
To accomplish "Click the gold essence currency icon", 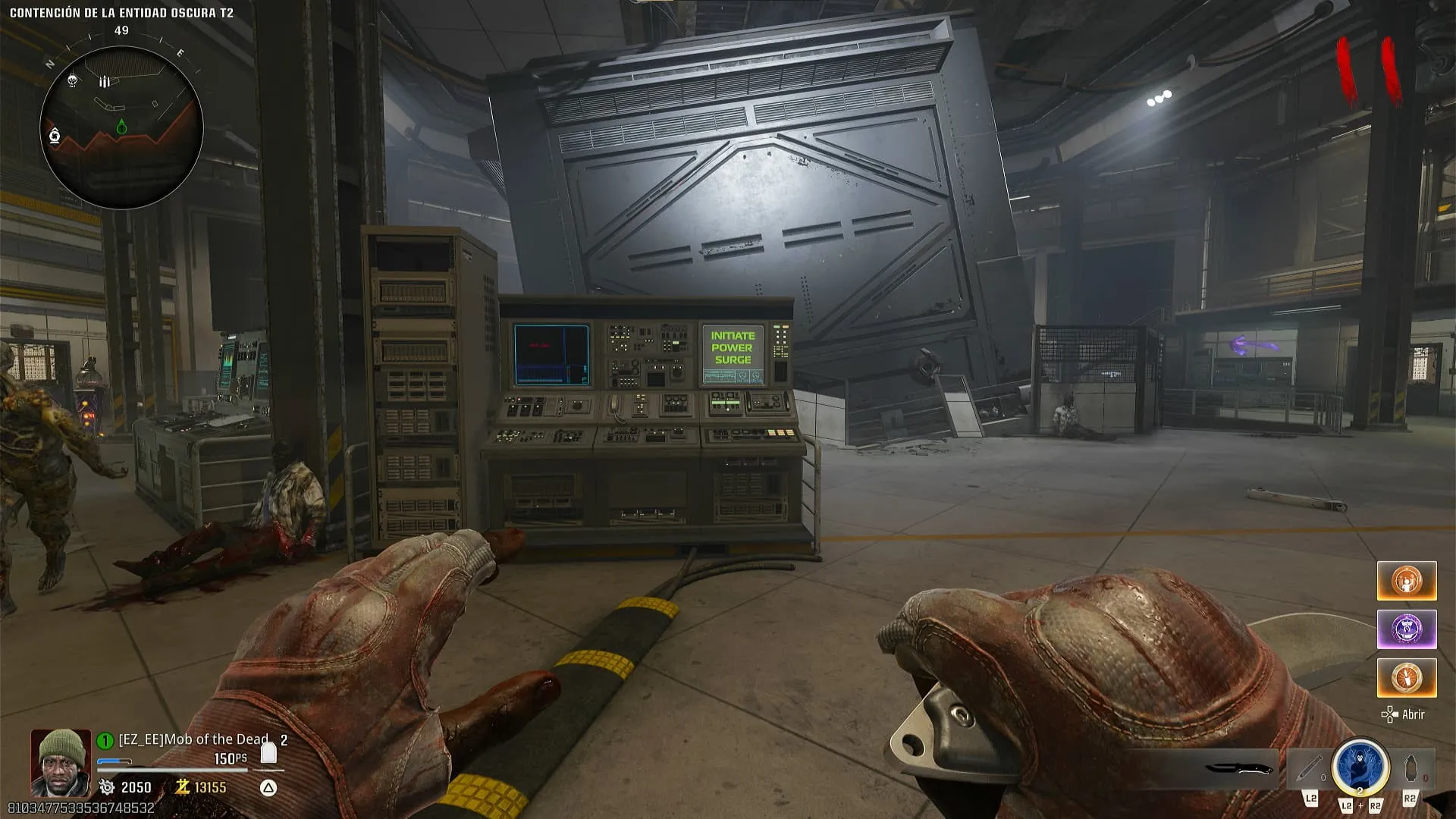I will (x=182, y=787).
